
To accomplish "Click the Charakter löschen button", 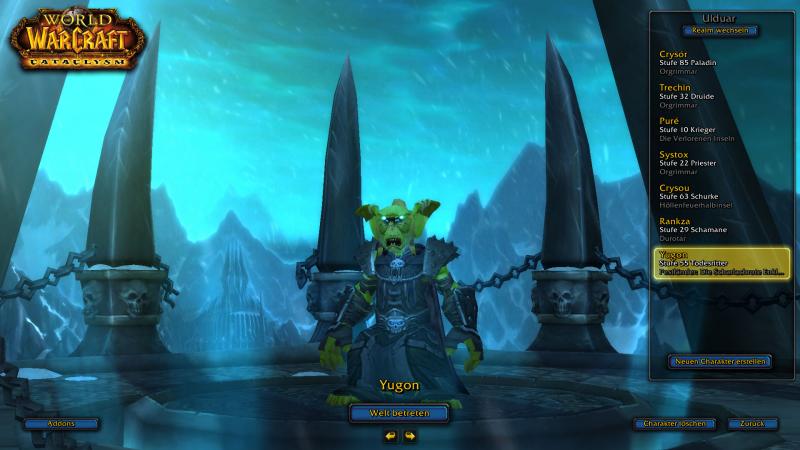I will [675, 424].
